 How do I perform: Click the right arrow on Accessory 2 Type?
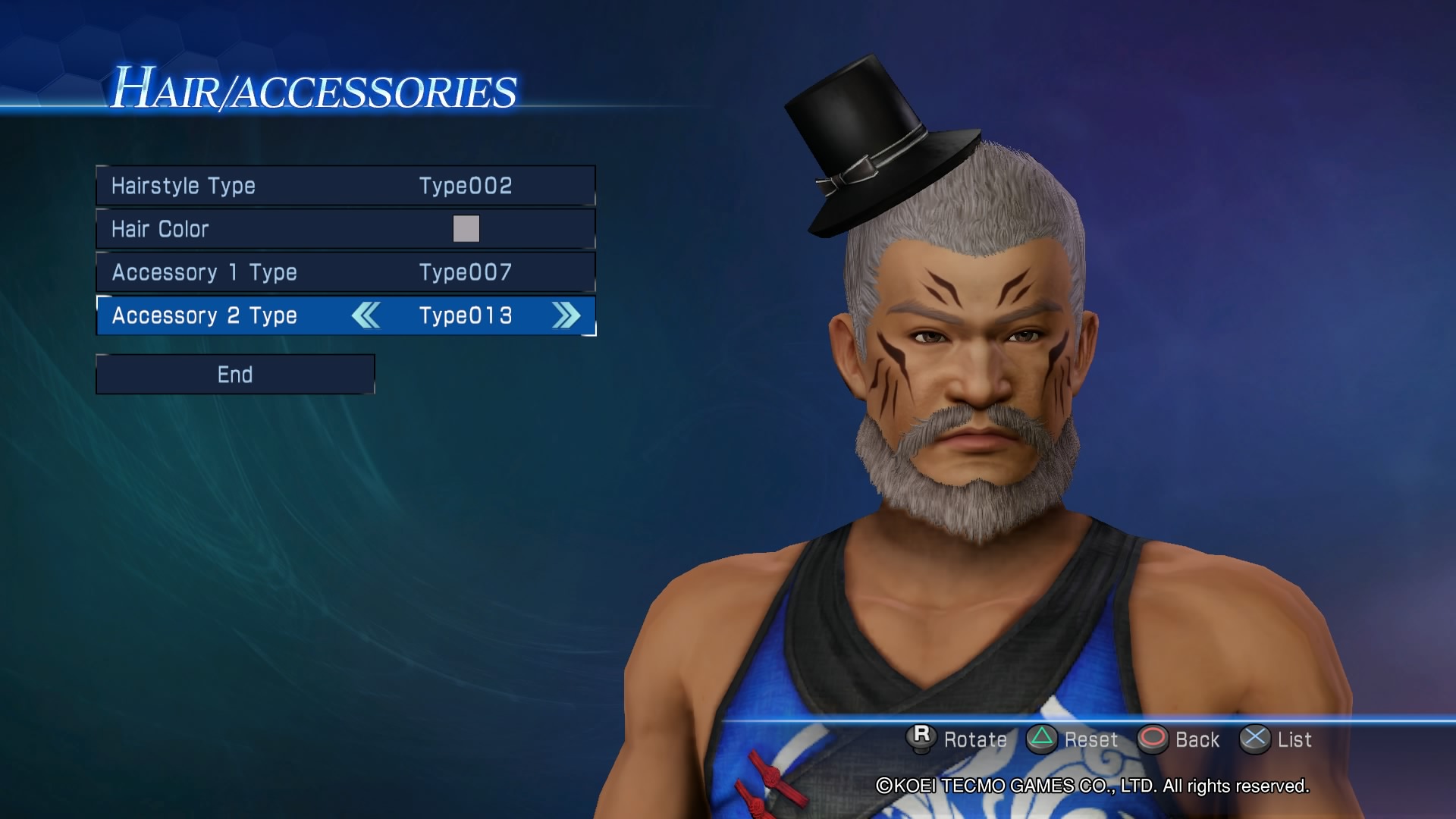(x=565, y=316)
